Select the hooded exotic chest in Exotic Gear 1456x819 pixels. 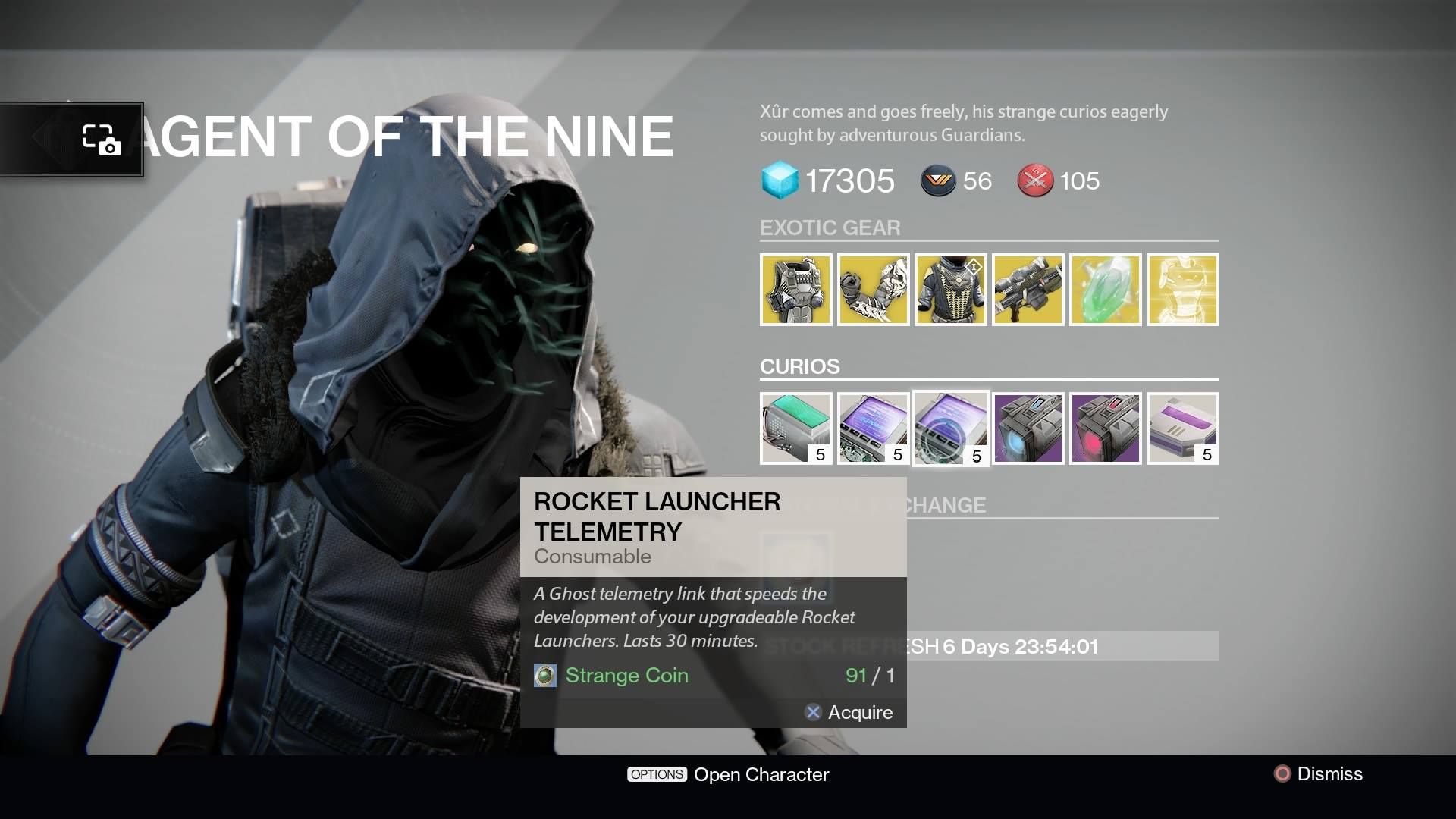[x=950, y=290]
